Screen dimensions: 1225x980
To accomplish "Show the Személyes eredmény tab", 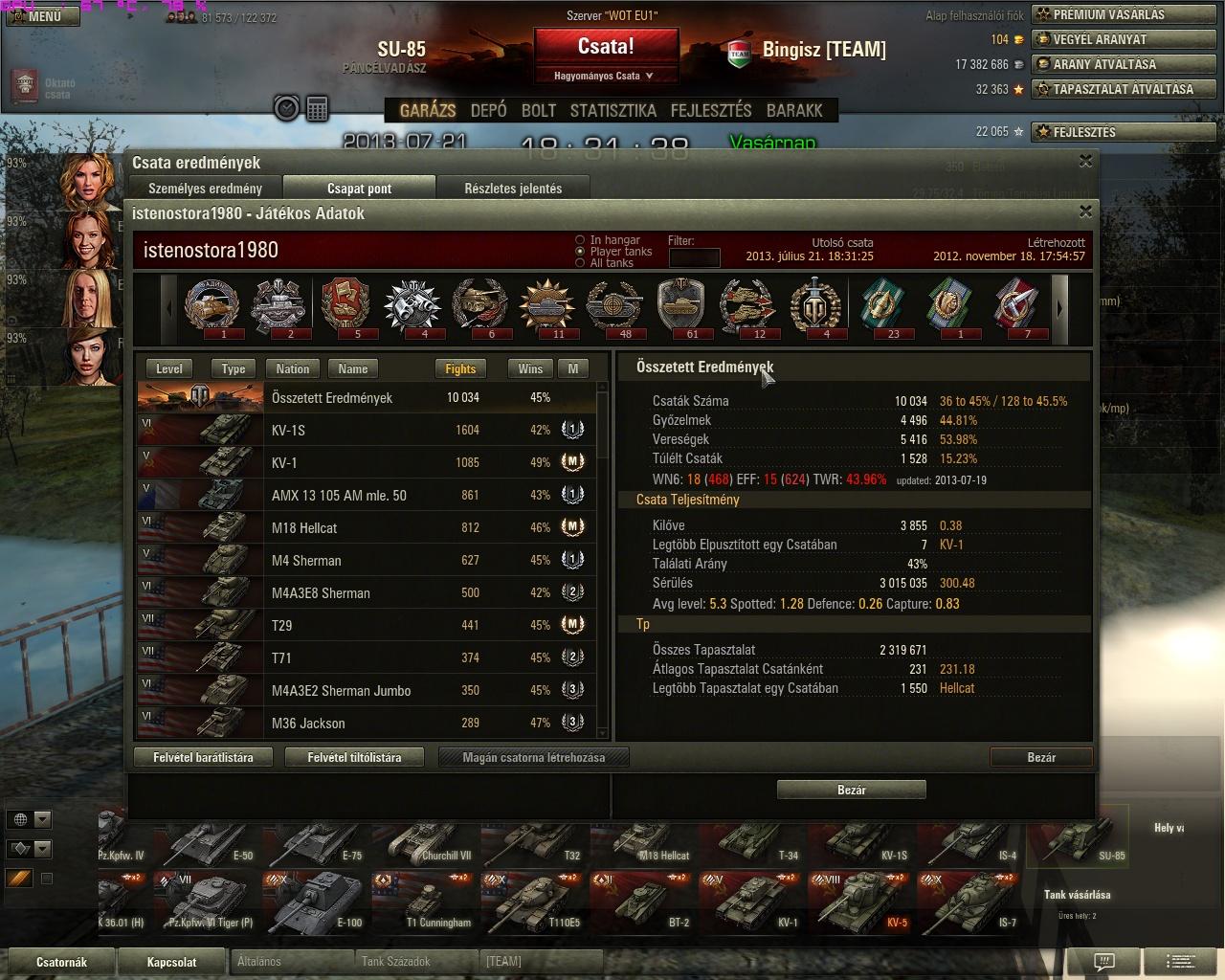I will [x=205, y=189].
